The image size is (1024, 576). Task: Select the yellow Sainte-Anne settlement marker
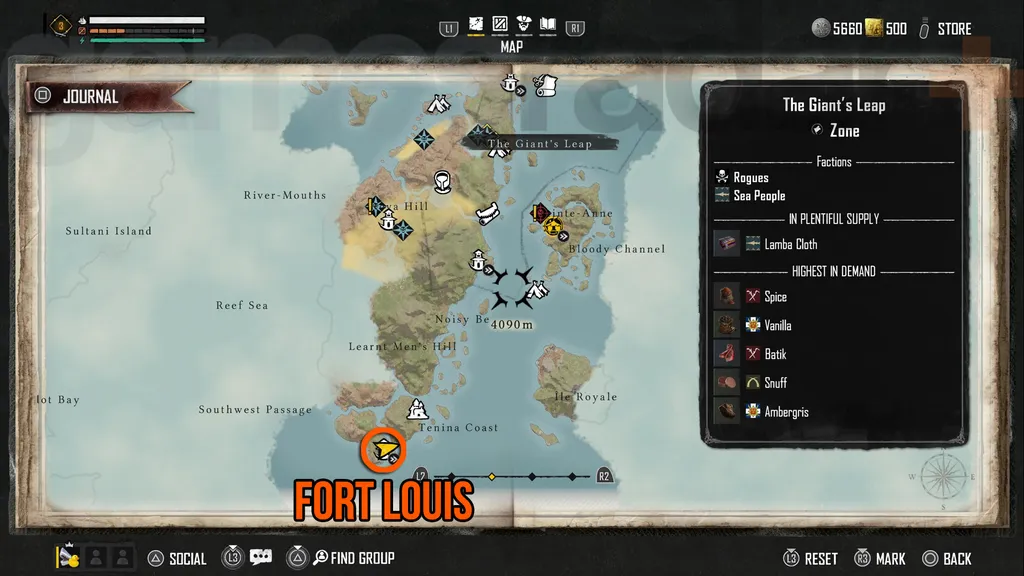[x=550, y=227]
